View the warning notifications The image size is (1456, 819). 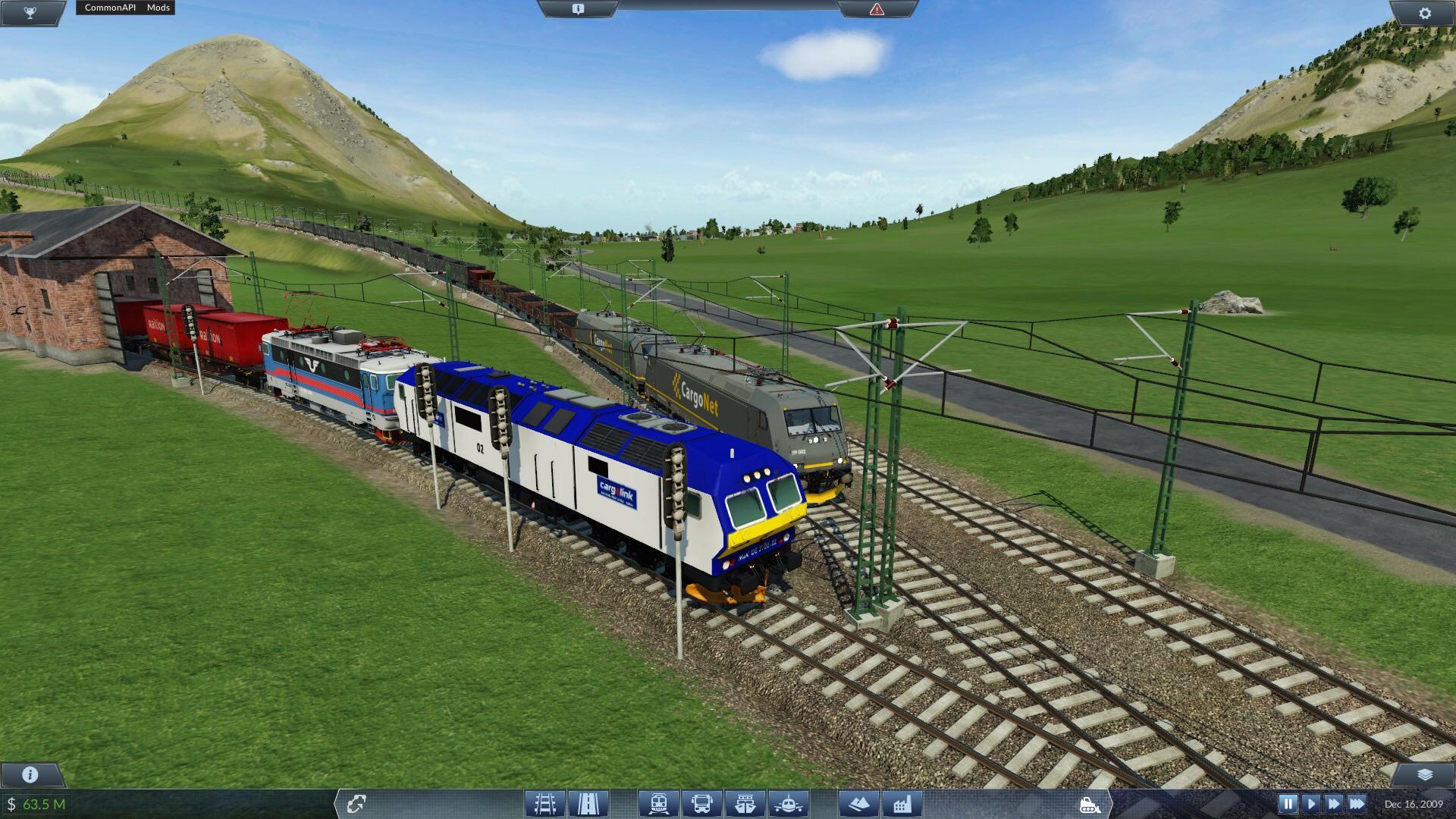tap(877, 8)
